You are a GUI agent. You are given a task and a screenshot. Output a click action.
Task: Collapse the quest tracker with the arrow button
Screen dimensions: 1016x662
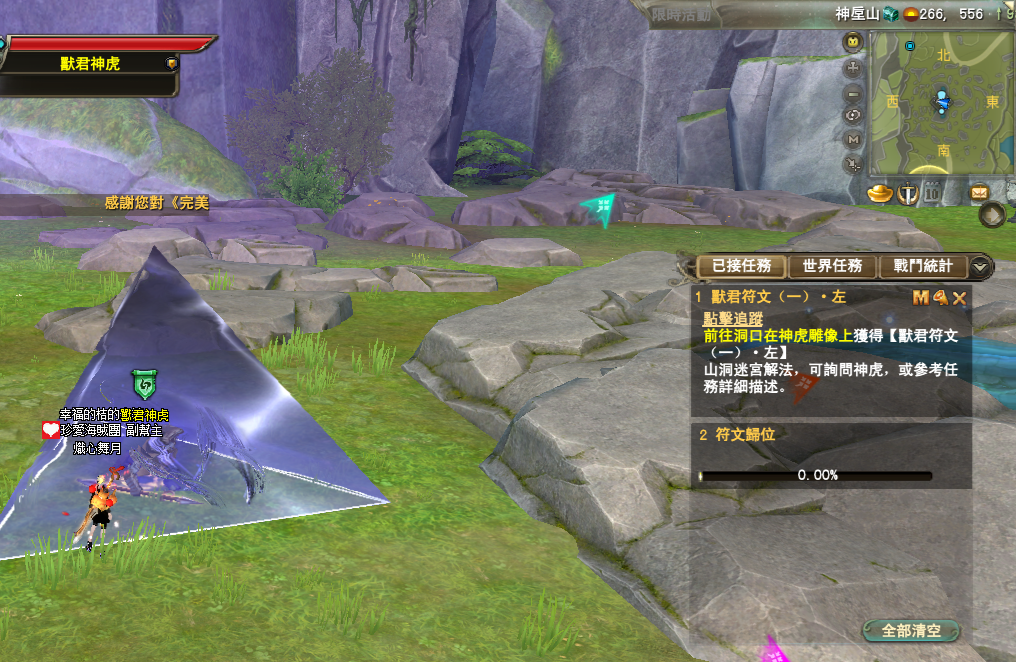(981, 266)
